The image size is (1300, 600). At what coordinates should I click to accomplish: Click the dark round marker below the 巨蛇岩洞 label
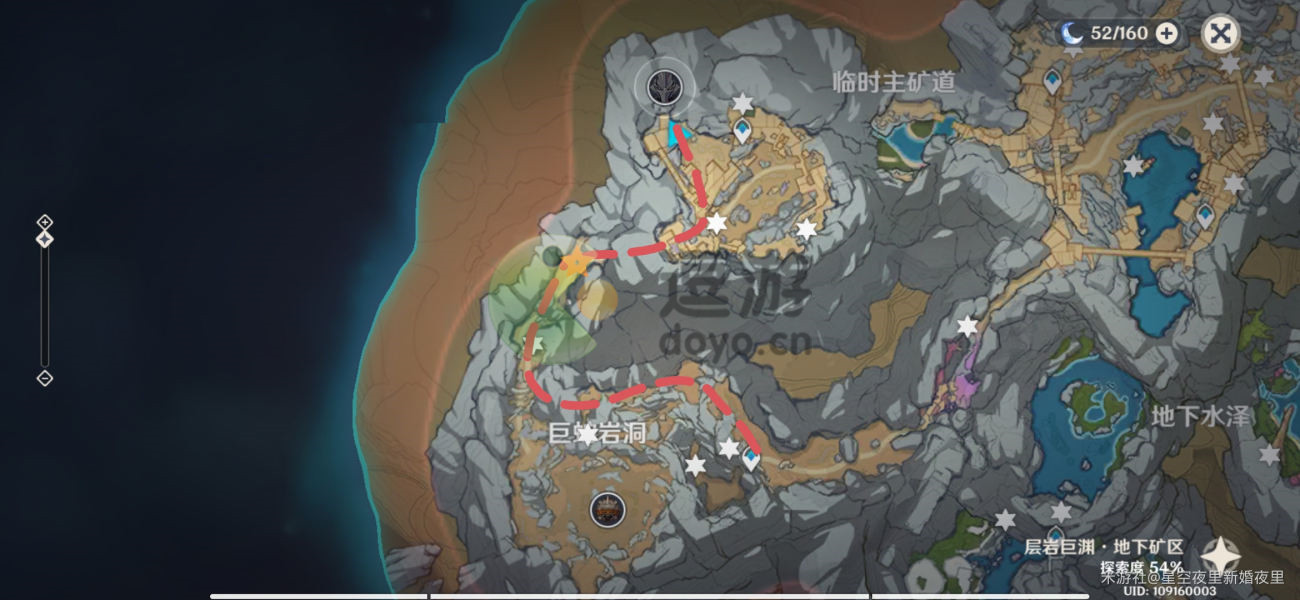[x=604, y=509]
